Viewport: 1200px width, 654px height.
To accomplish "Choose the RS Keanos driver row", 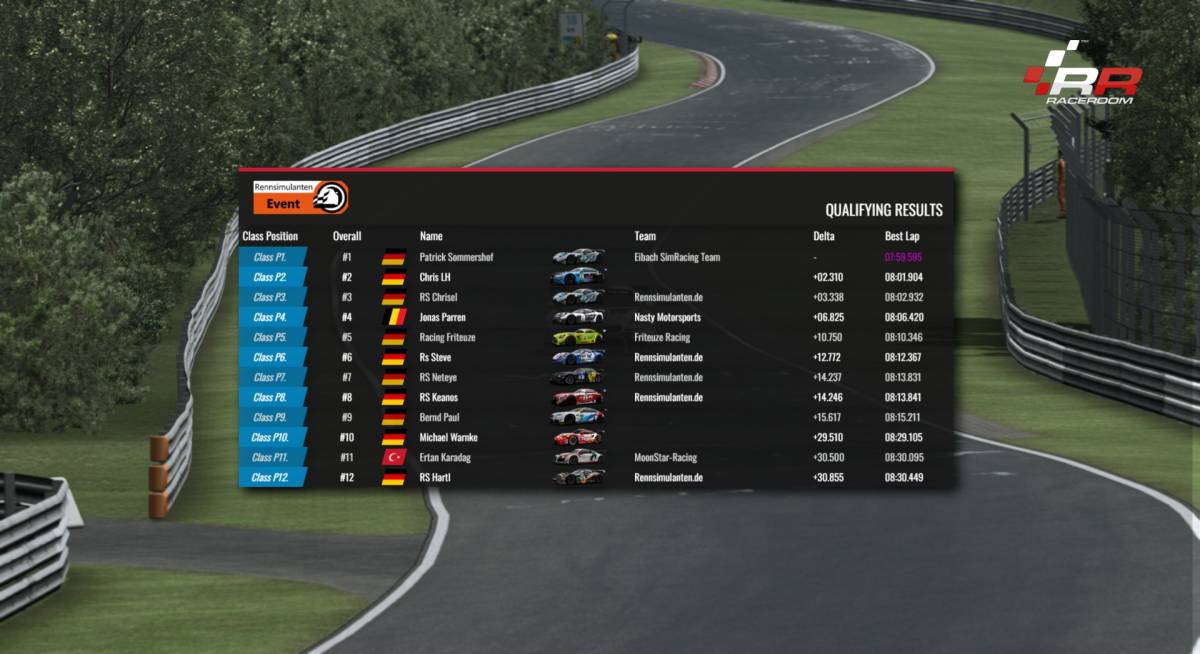I will [439, 397].
